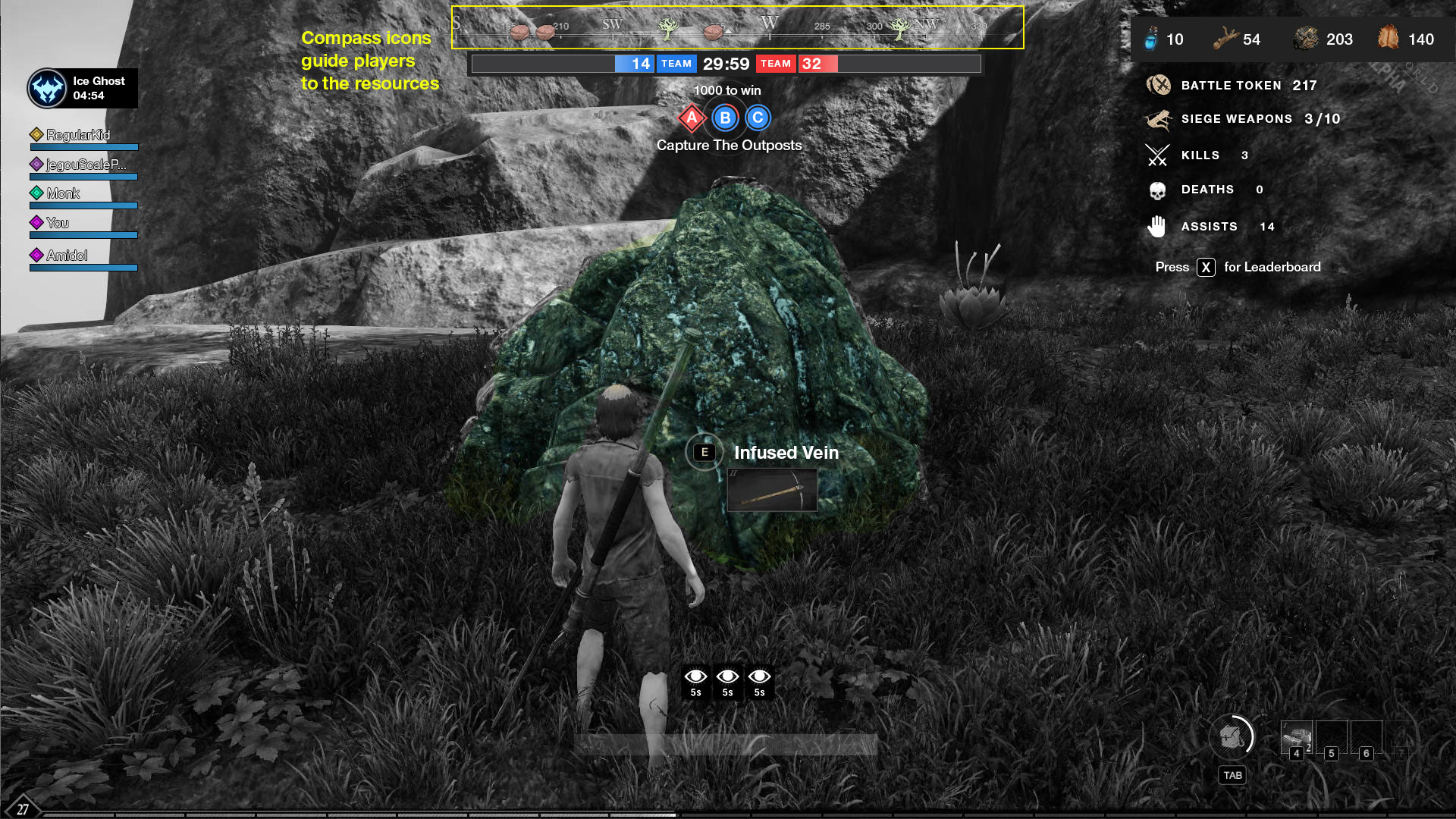Open the inventory bag icon

(1232, 736)
